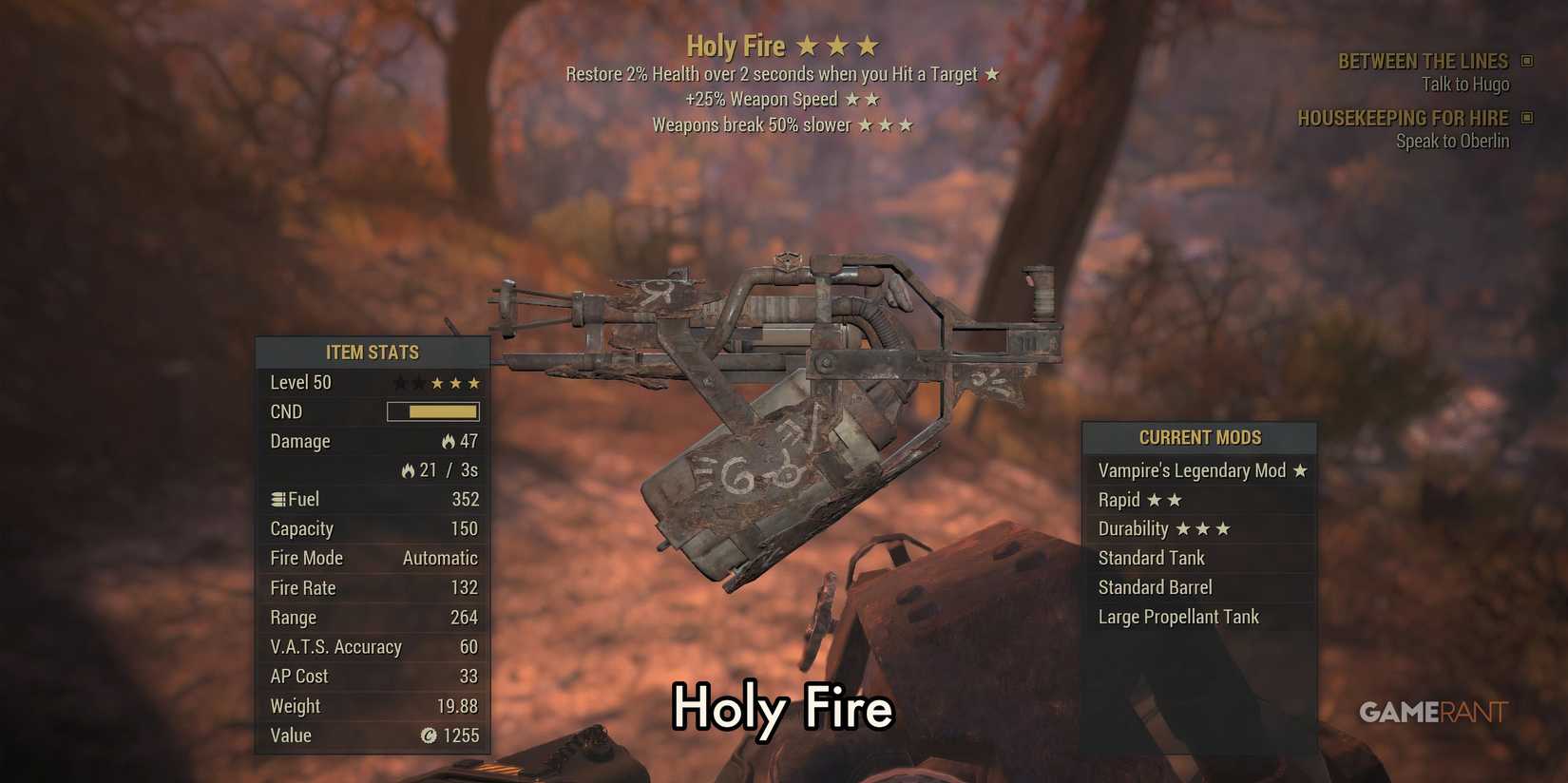Select the Standard Barrel mod entry
This screenshot has height=783, width=1568.
(x=1156, y=587)
